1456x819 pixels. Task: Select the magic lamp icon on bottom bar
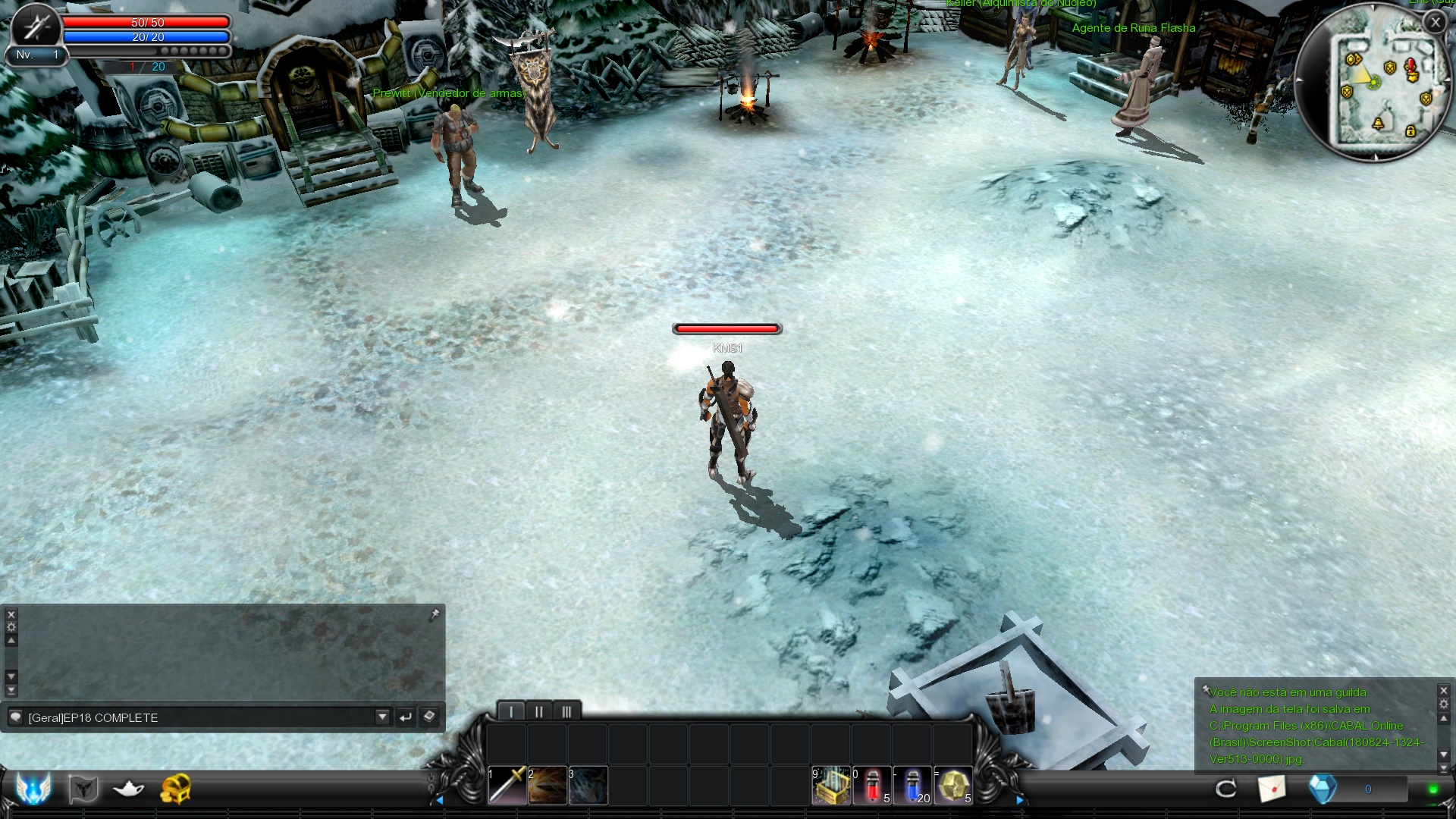point(127,789)
